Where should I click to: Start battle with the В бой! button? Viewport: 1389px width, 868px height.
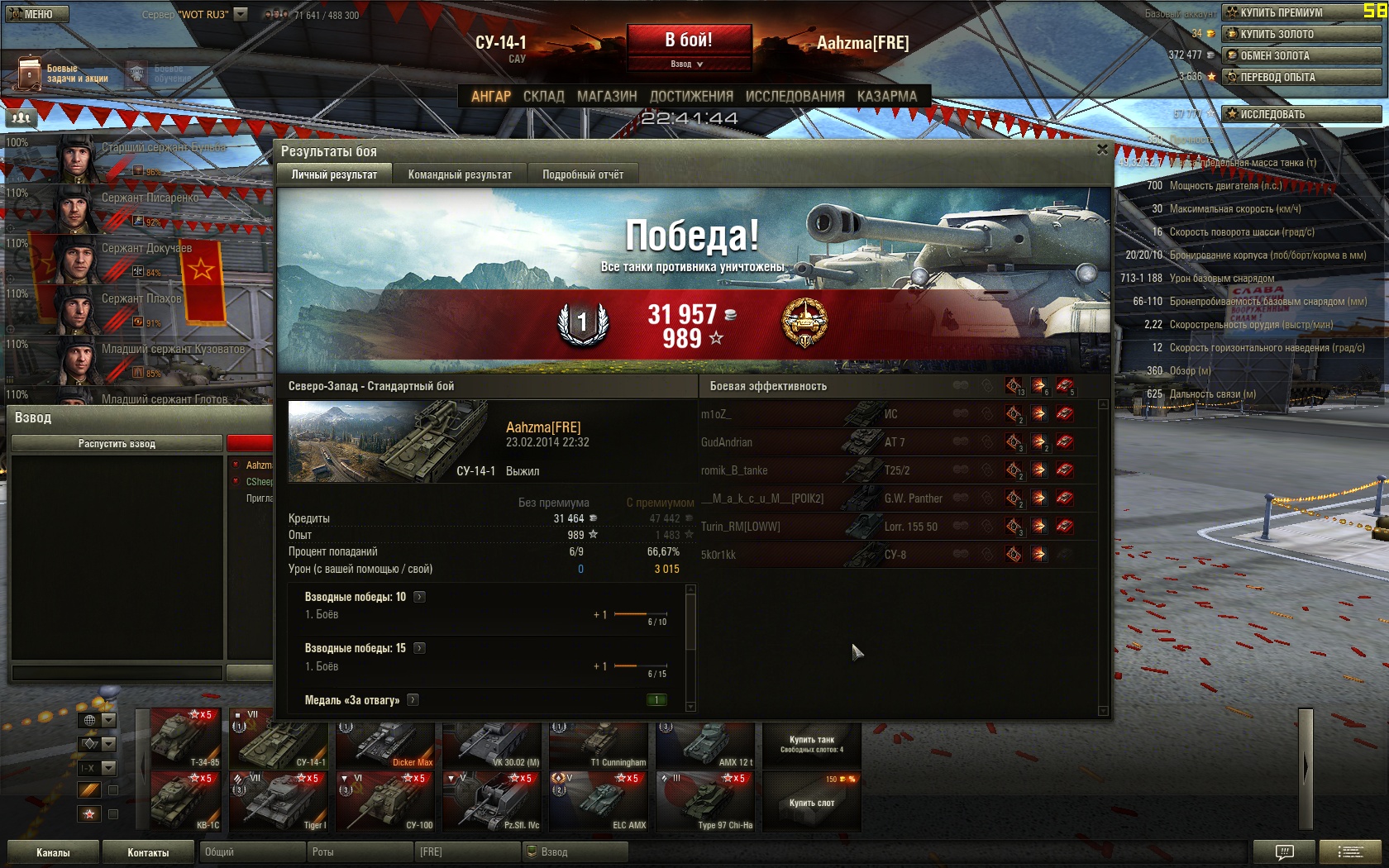click(689, 40)
